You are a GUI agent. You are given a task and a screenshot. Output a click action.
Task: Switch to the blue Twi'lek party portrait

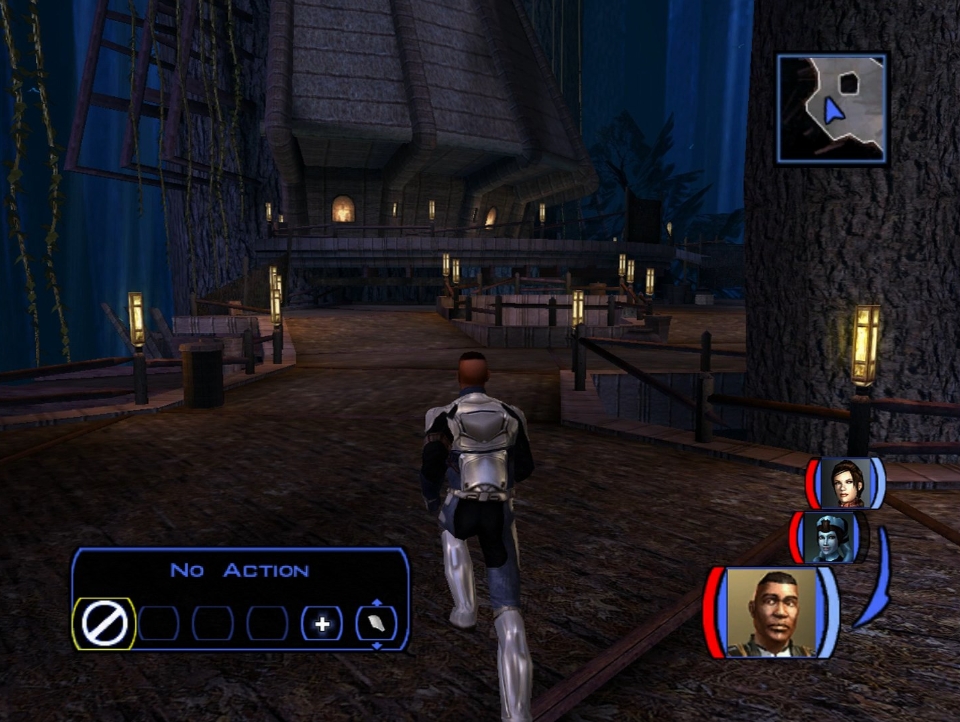click(x=829, y=537)
